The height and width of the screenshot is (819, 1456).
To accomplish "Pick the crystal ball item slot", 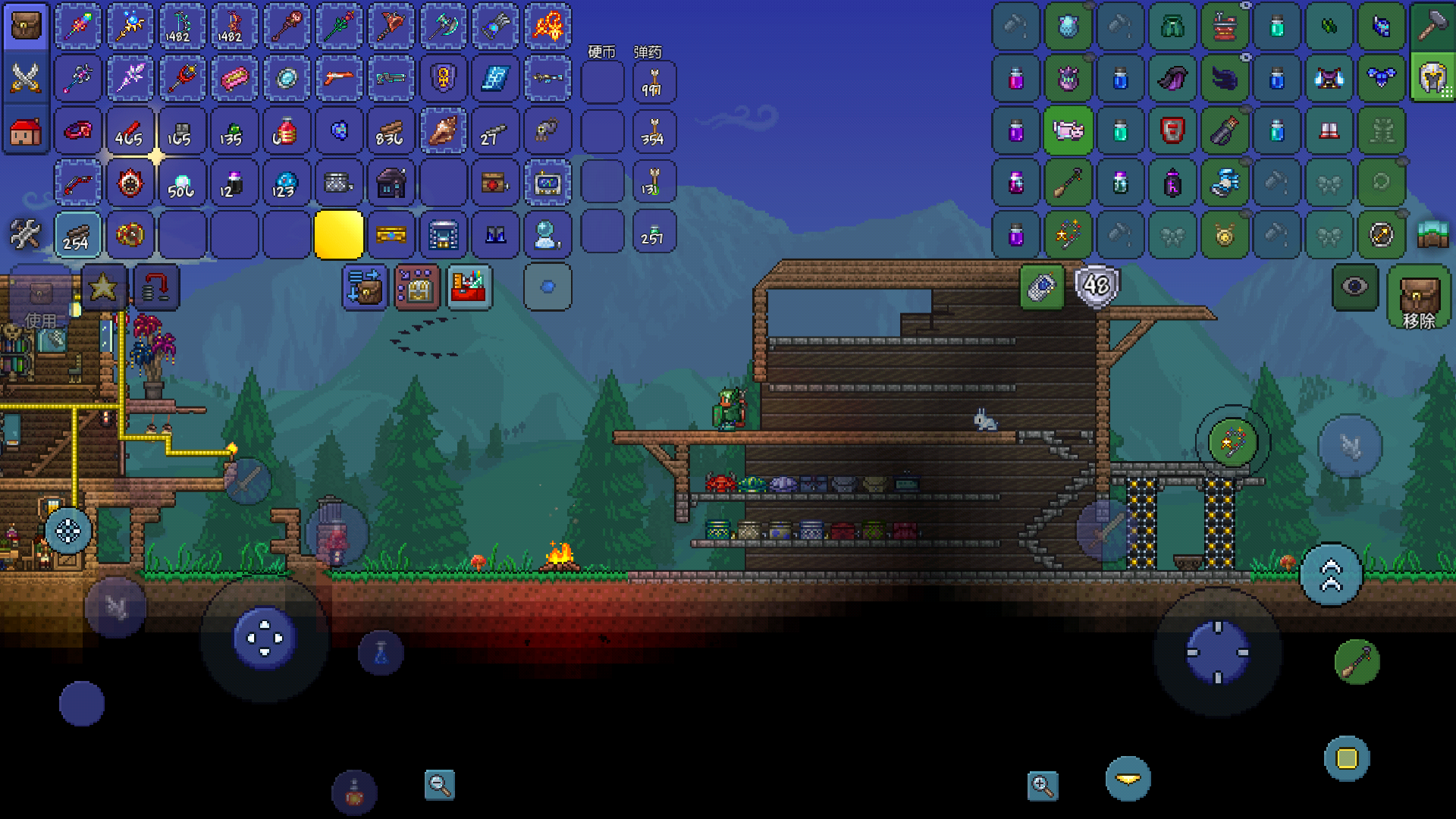I will (547, 234).
